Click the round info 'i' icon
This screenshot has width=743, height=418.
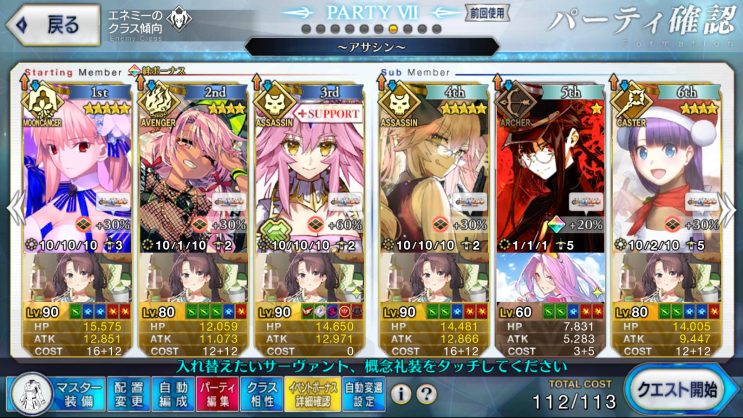tap(400, 394)
